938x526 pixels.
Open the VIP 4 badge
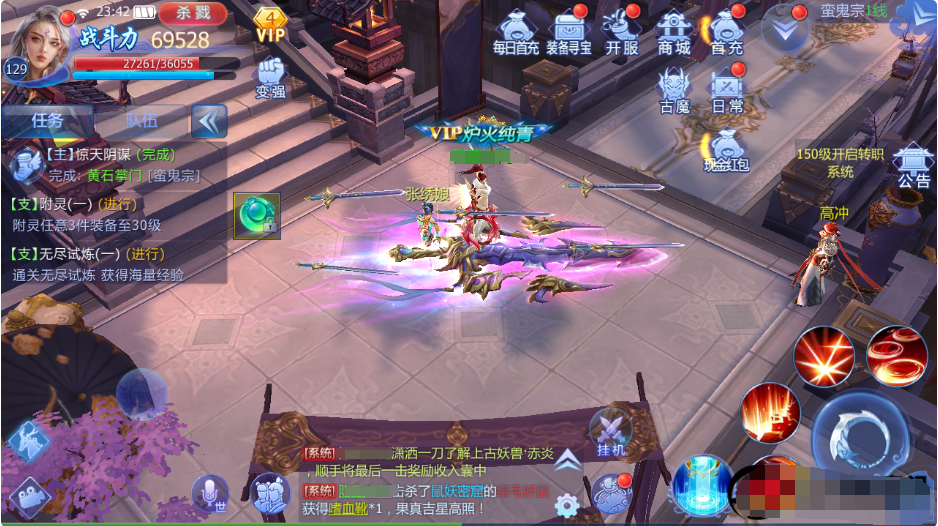270,25
